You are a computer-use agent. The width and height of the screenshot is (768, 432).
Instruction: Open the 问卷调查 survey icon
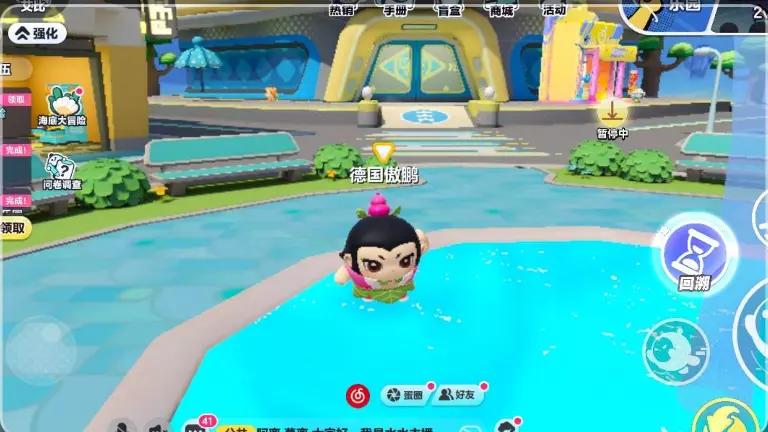pos(61,170)
